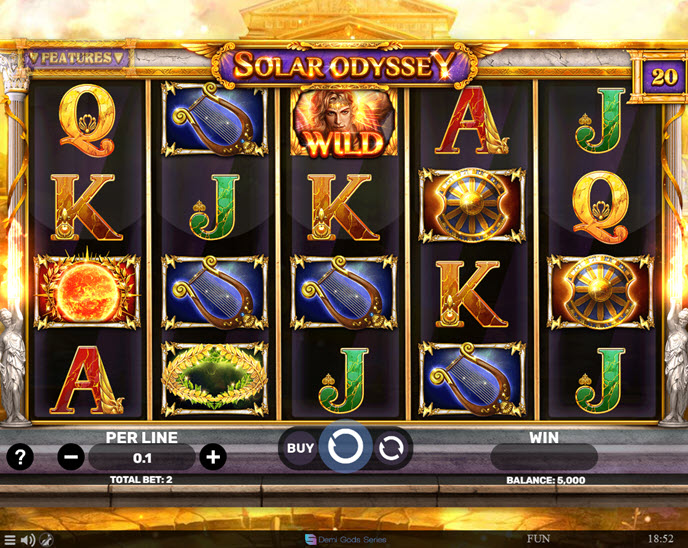Open the help question mark

point(20,458)
